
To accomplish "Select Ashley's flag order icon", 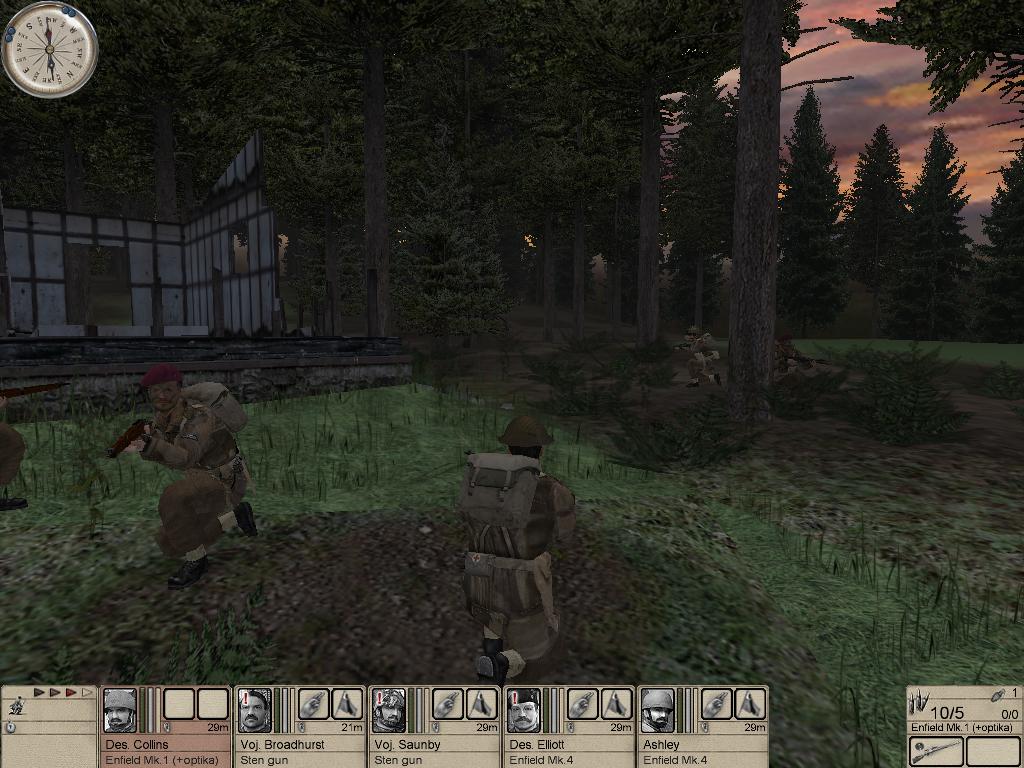I will [749, 704].
